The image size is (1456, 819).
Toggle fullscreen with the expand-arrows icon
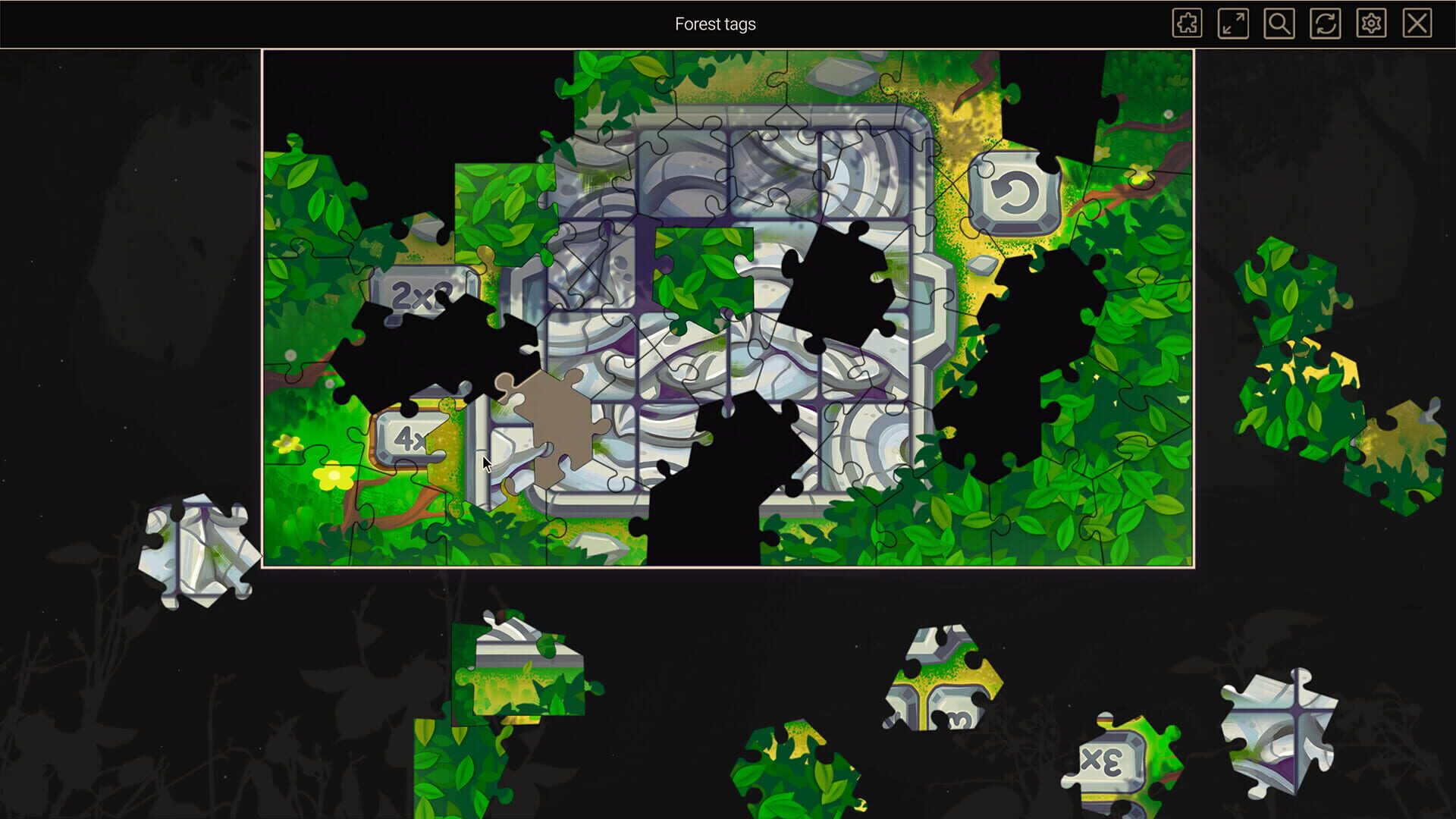pyautogui.click(x=1234, y=24)
